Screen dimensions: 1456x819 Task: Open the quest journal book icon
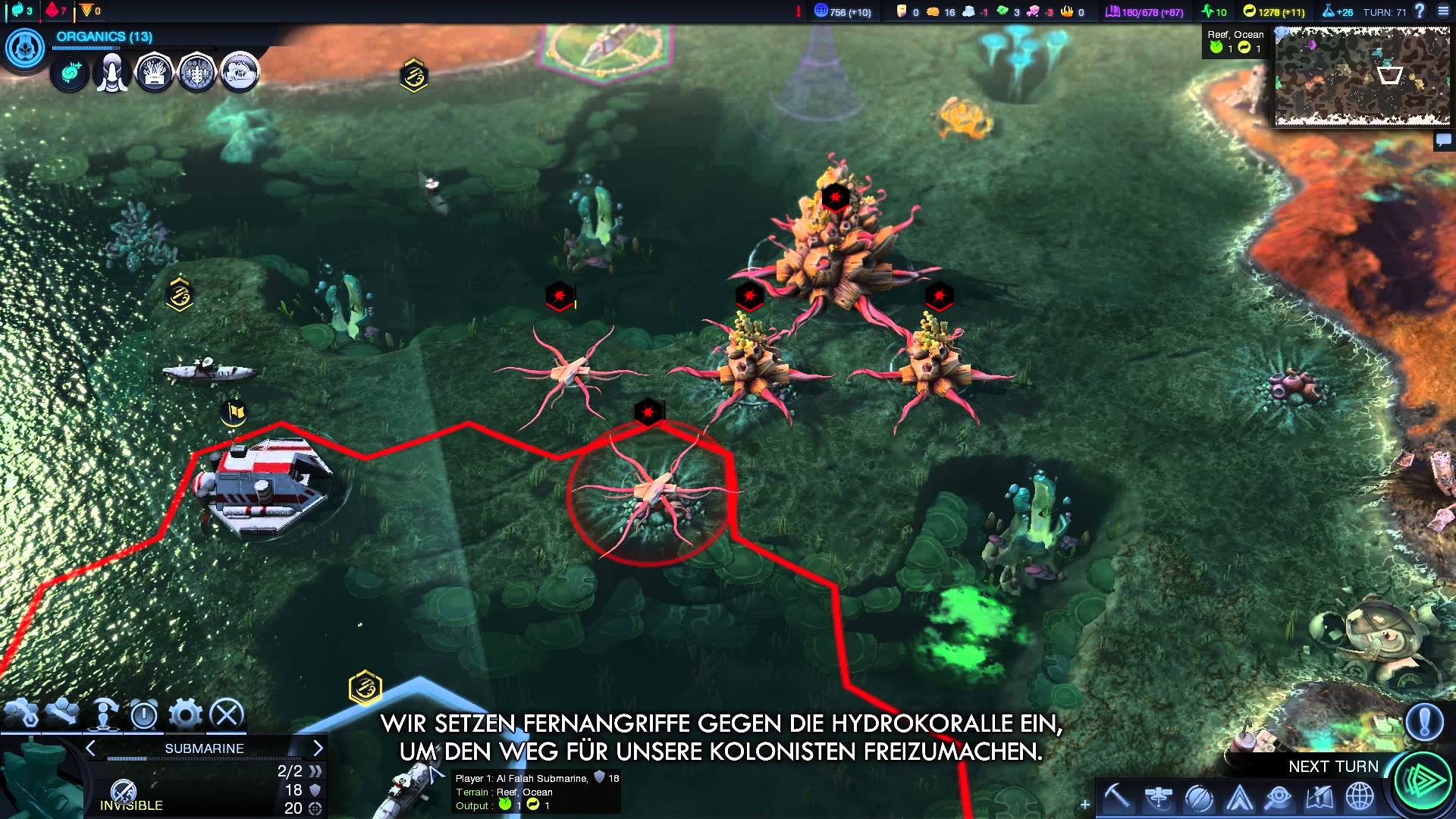click(1319, 799)
